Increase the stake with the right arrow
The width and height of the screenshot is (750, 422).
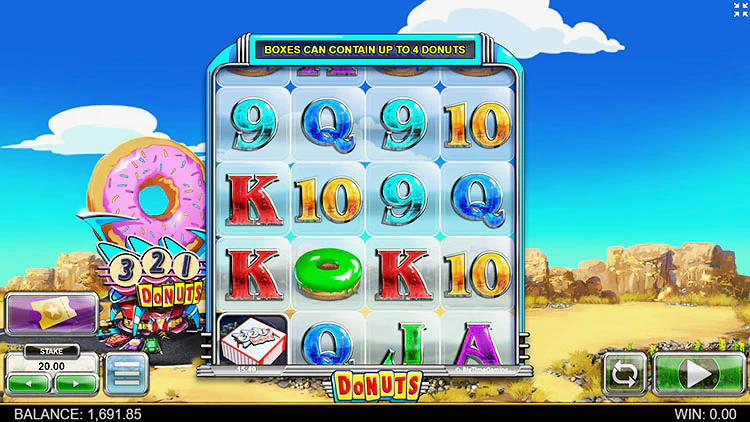tap(74, 384)
